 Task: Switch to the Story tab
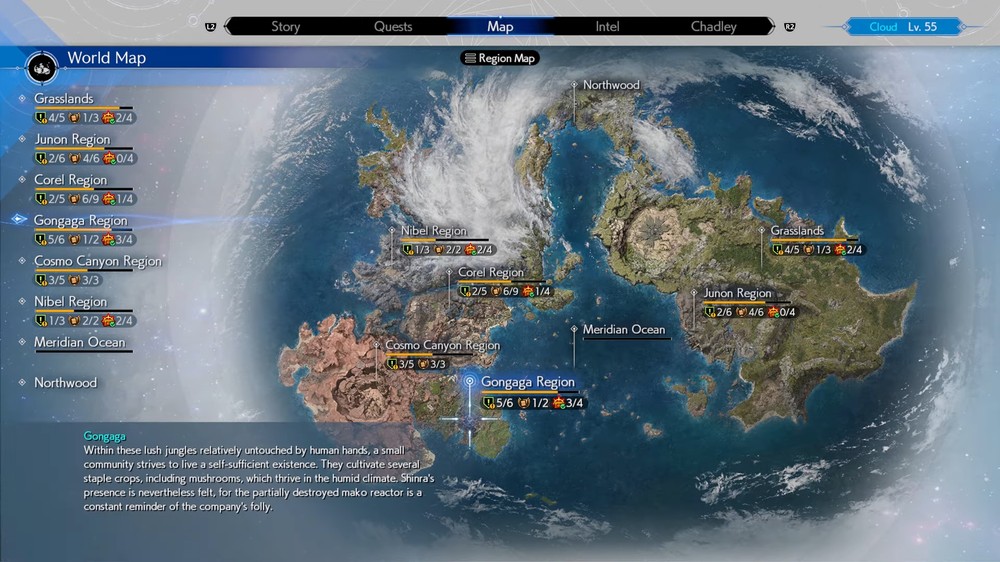285,26
